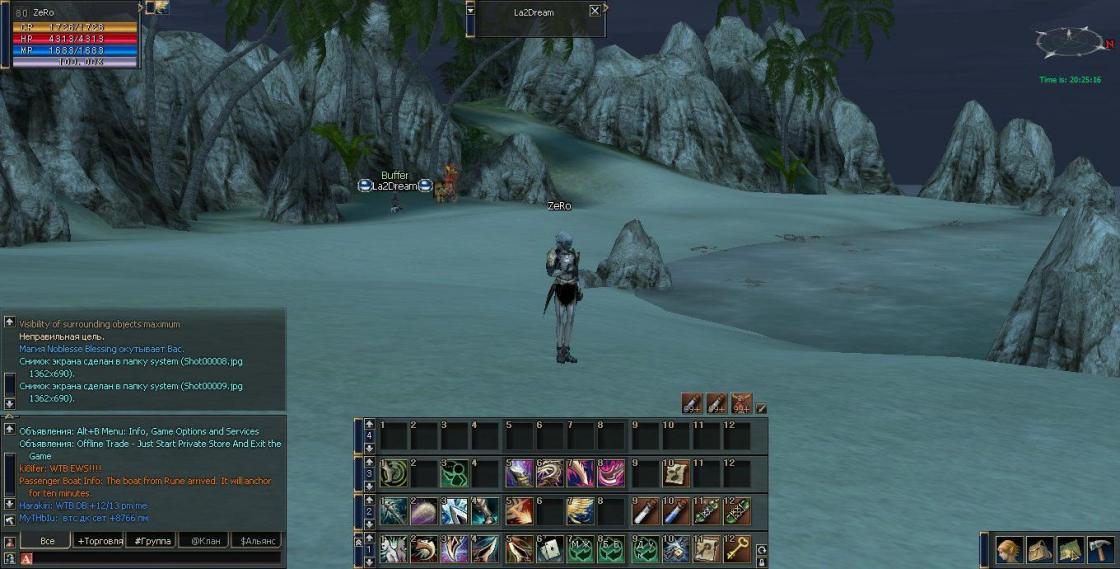Viewport: 1120px width, 569px height.
Task: Switch to the +Торговля chat tab
Action: point(100,541)
